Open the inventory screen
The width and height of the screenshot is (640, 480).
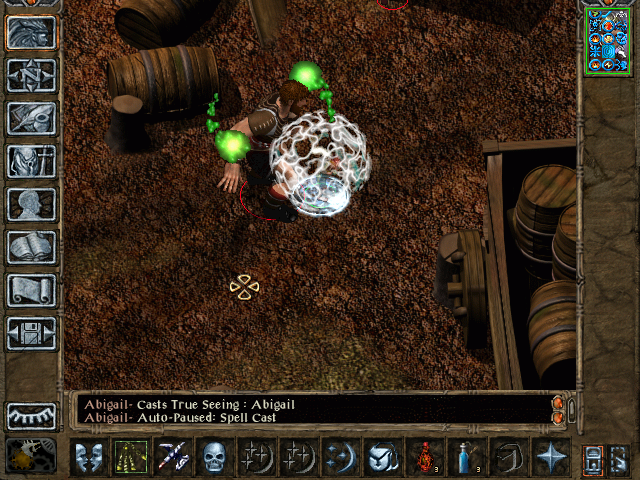point(32,161)
